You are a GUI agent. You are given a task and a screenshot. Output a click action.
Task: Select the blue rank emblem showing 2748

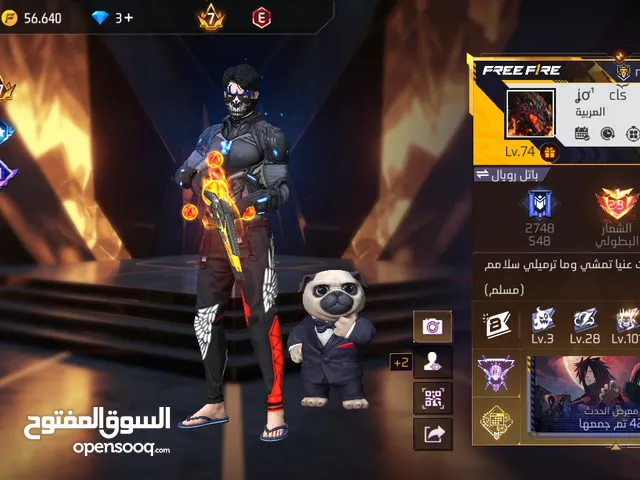pos(541,205)
